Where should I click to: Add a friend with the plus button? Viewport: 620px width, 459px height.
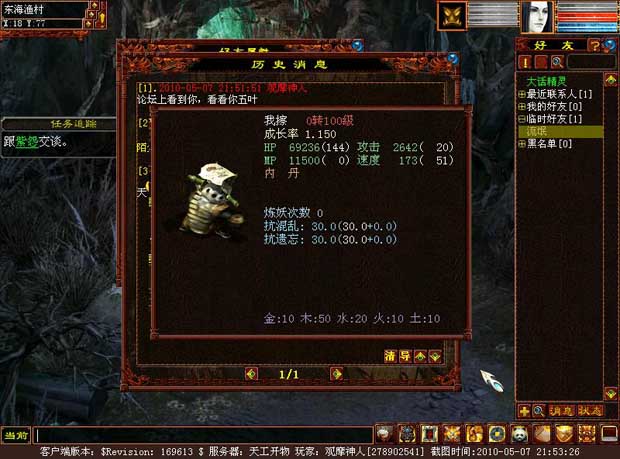(x=525, y=411)
